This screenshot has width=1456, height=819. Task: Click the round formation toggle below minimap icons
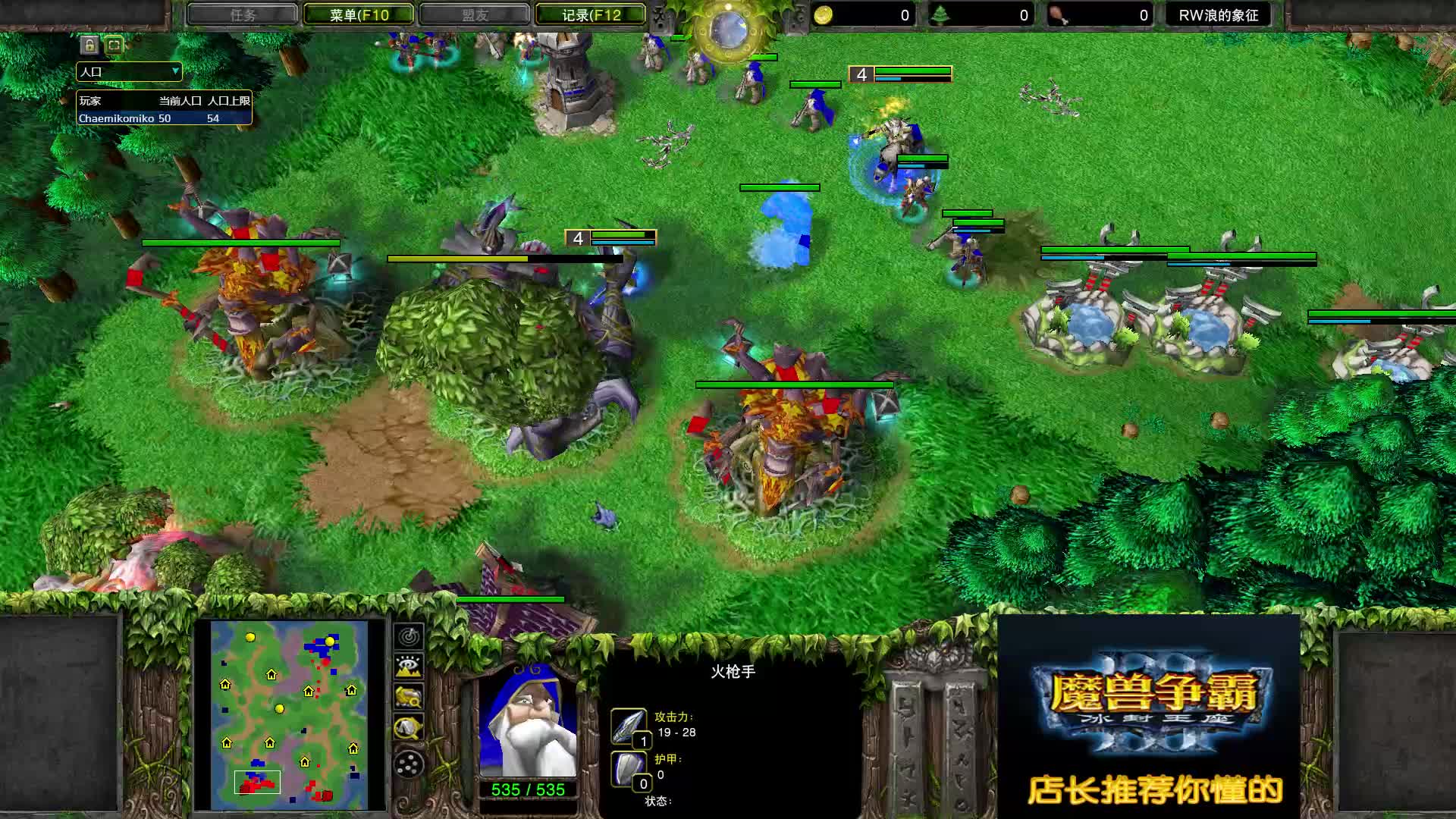407,762
